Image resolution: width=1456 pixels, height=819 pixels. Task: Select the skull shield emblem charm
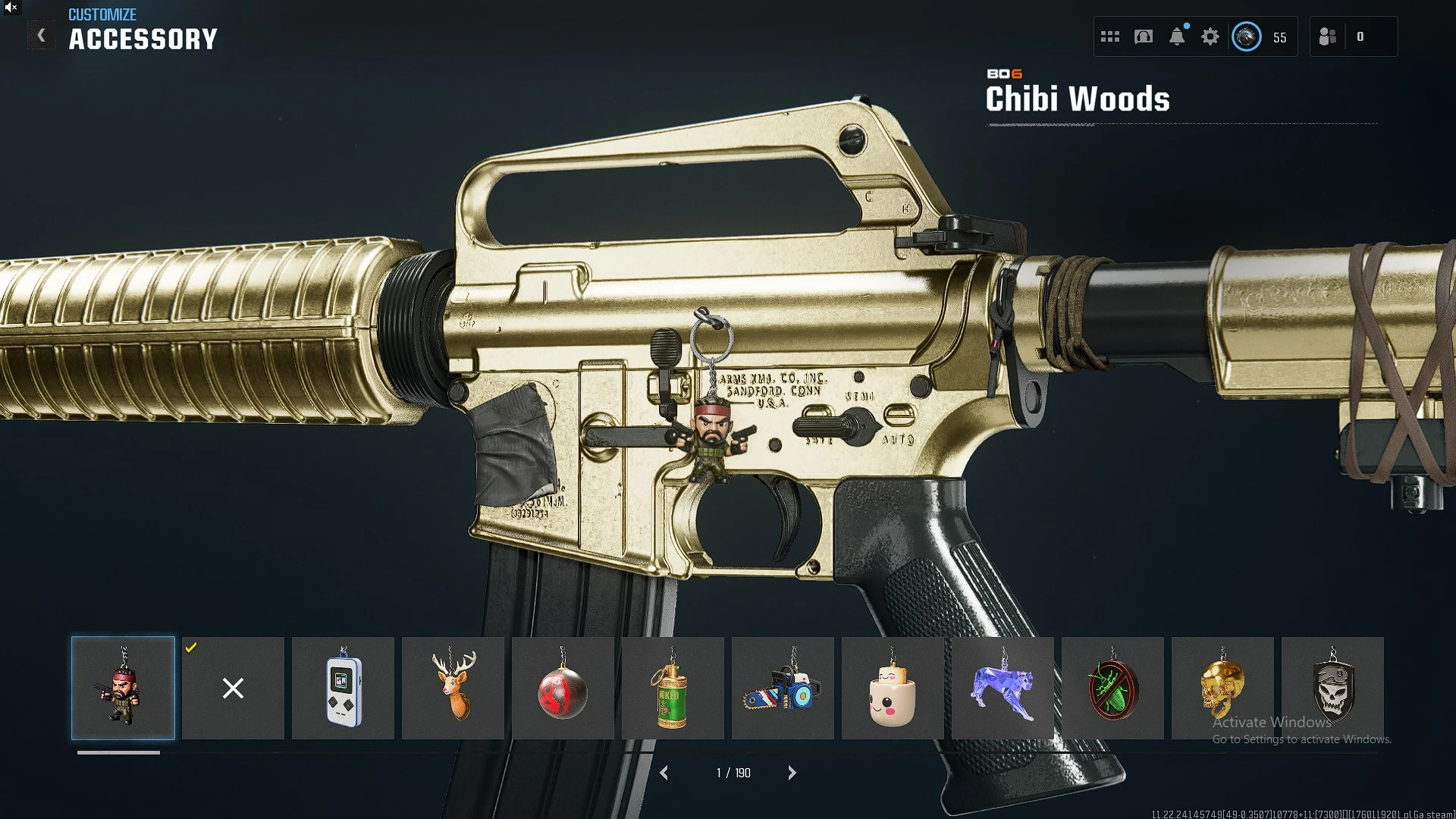[x=1332, y=688]
